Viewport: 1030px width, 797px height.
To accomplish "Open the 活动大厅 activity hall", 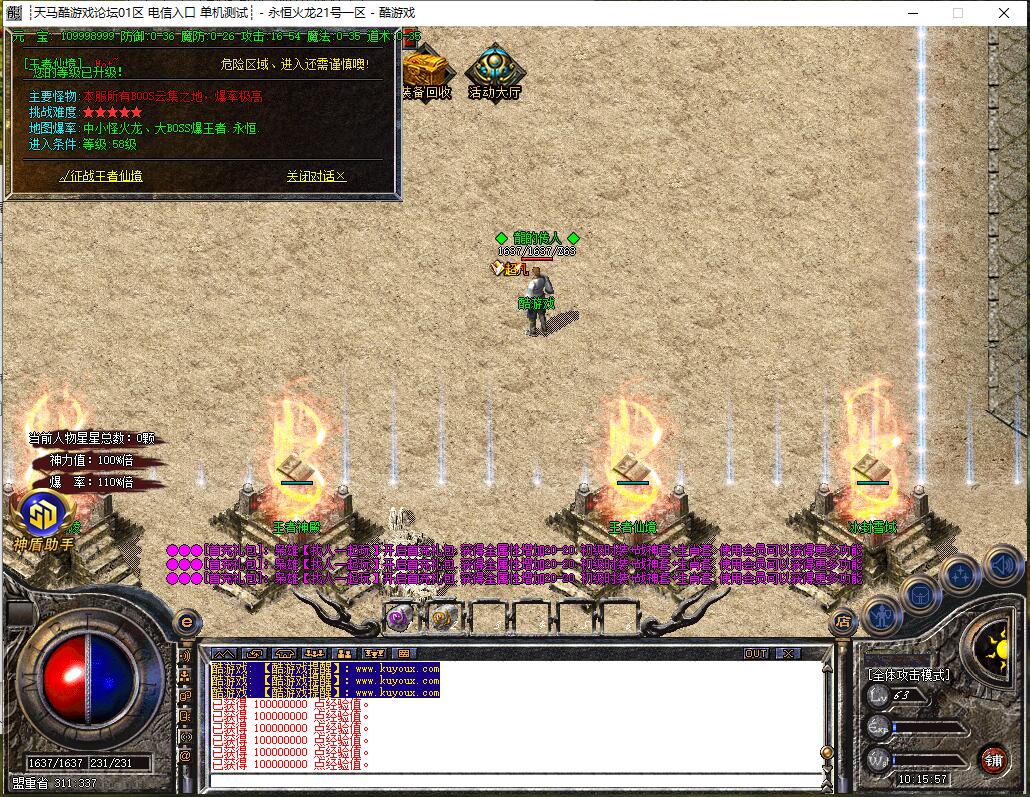I will 495,71.
